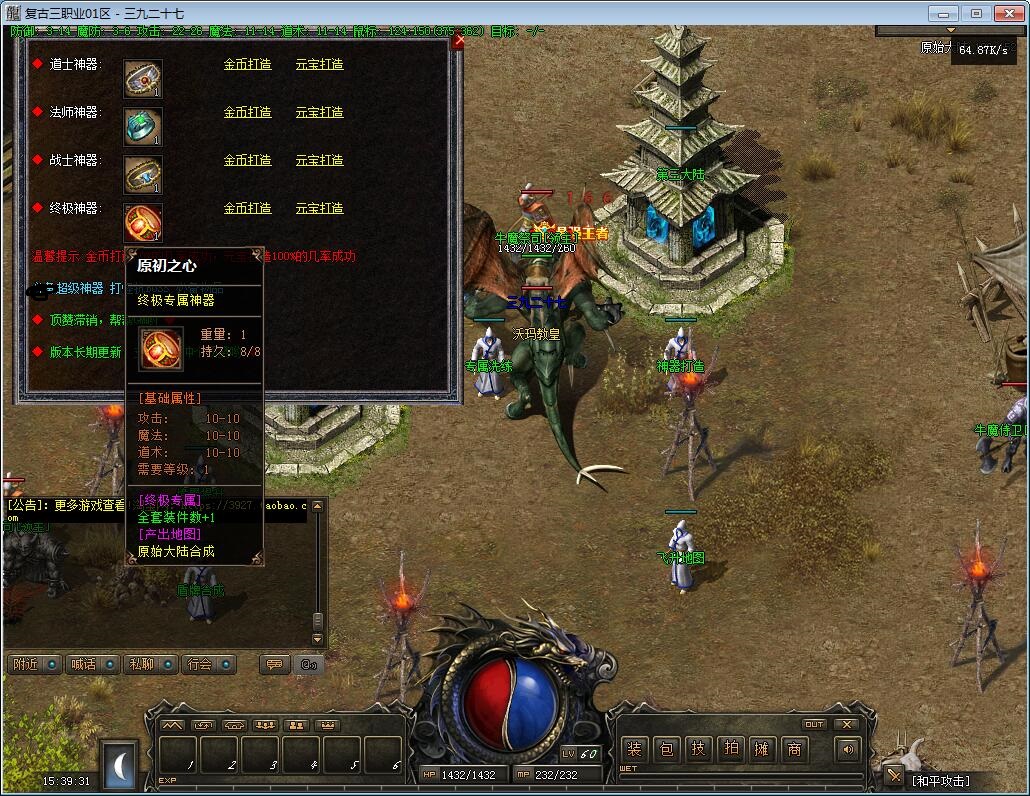Image resolution: width=1030 pixels, height=796 pixels.
Task: Open the equipment panel (装)
Action: pos(634,749)
